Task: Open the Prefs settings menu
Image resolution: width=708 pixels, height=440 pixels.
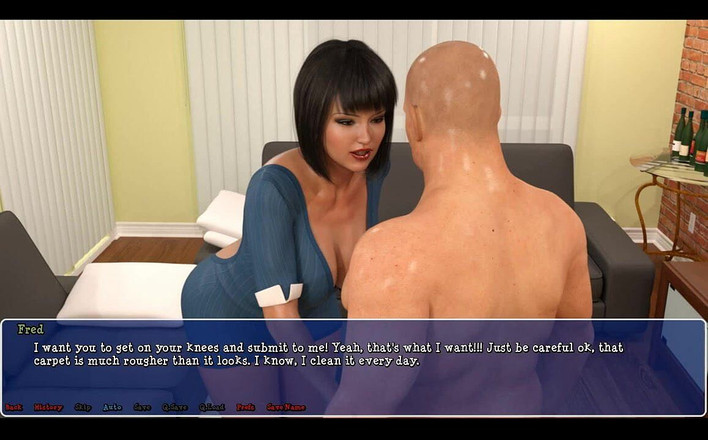Action: (245, 407)
